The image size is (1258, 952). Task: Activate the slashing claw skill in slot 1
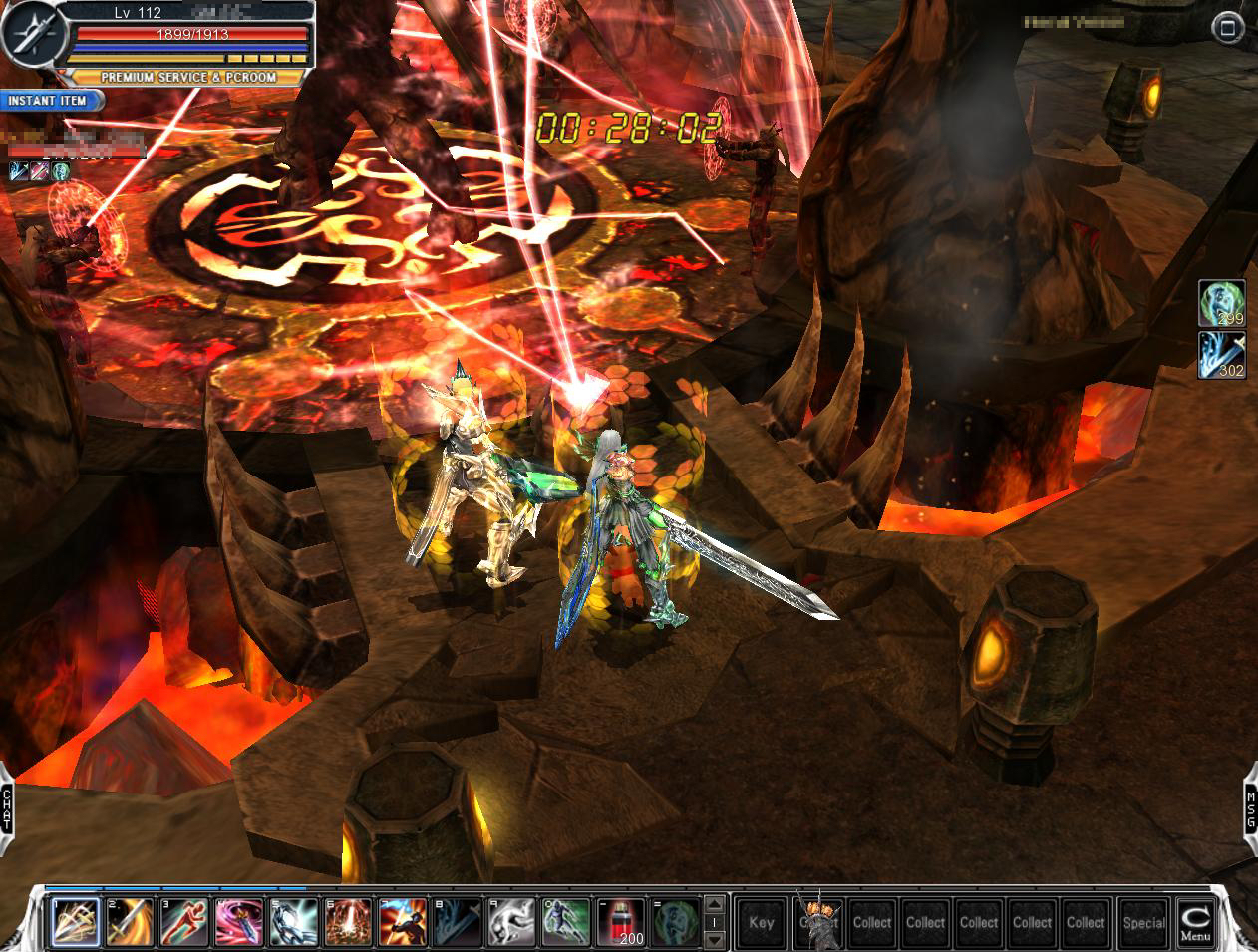[76, 922]
